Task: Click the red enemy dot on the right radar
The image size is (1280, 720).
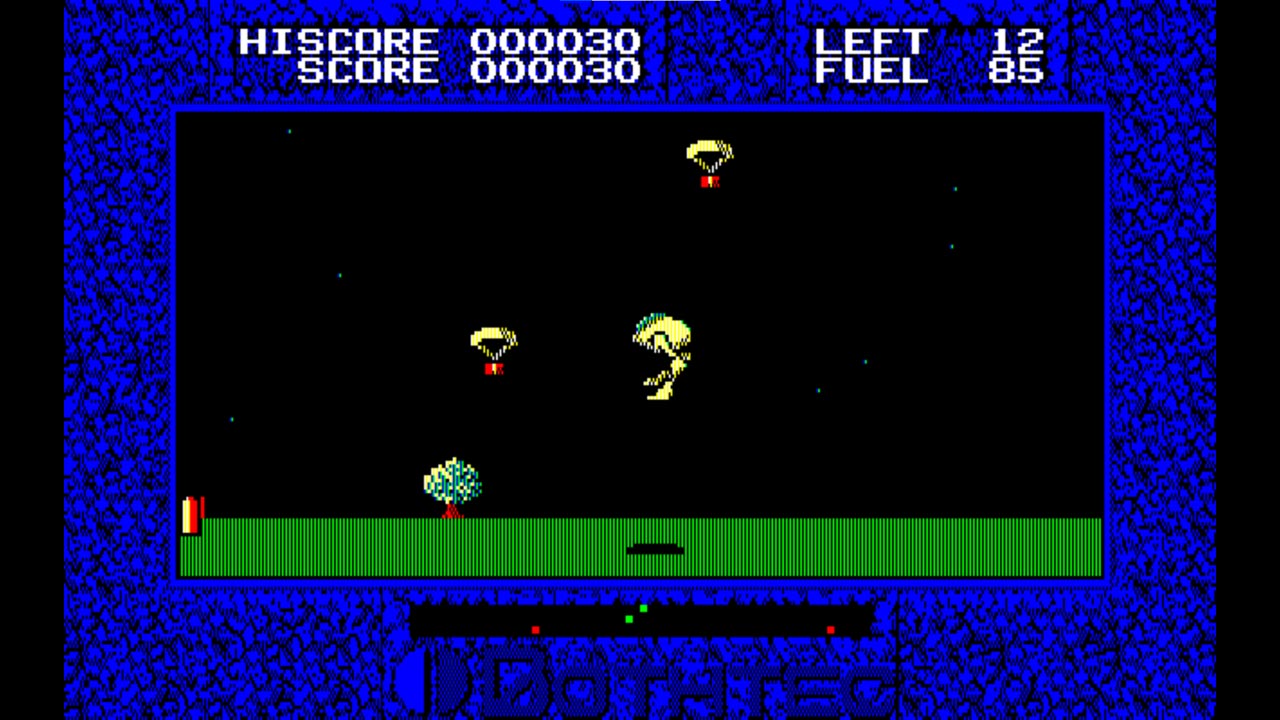Action: coord(831,627)
